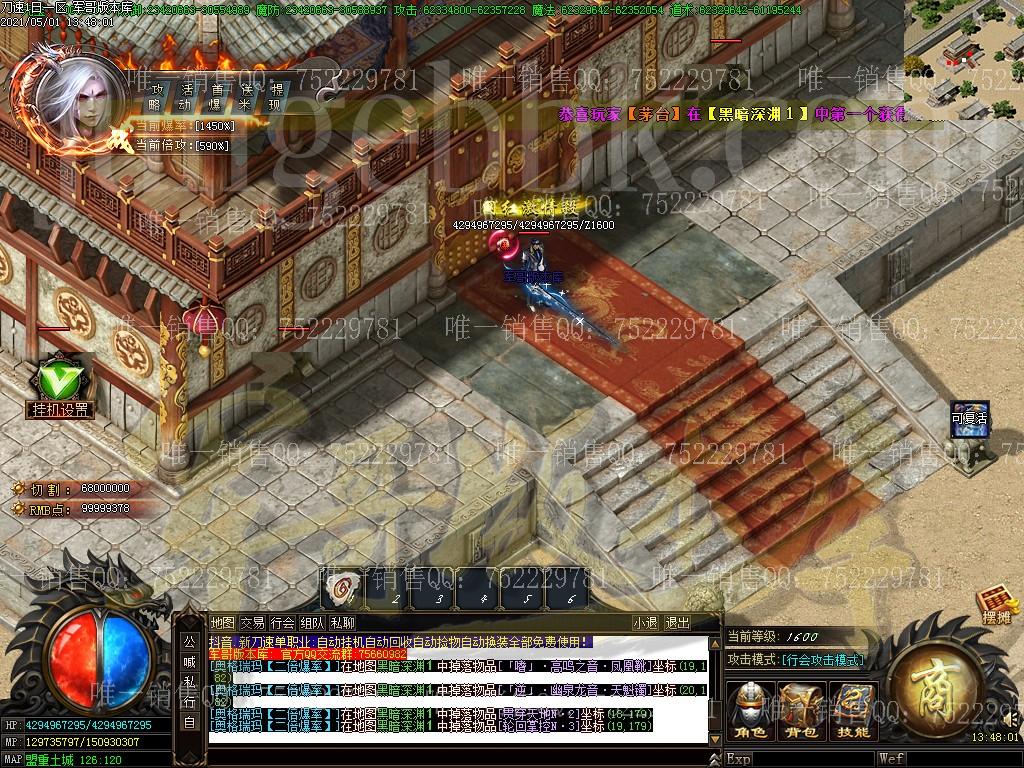Switch to the 行会 guild tab
This screenshot has width=1024, height=768.
[x=283, y=623]
